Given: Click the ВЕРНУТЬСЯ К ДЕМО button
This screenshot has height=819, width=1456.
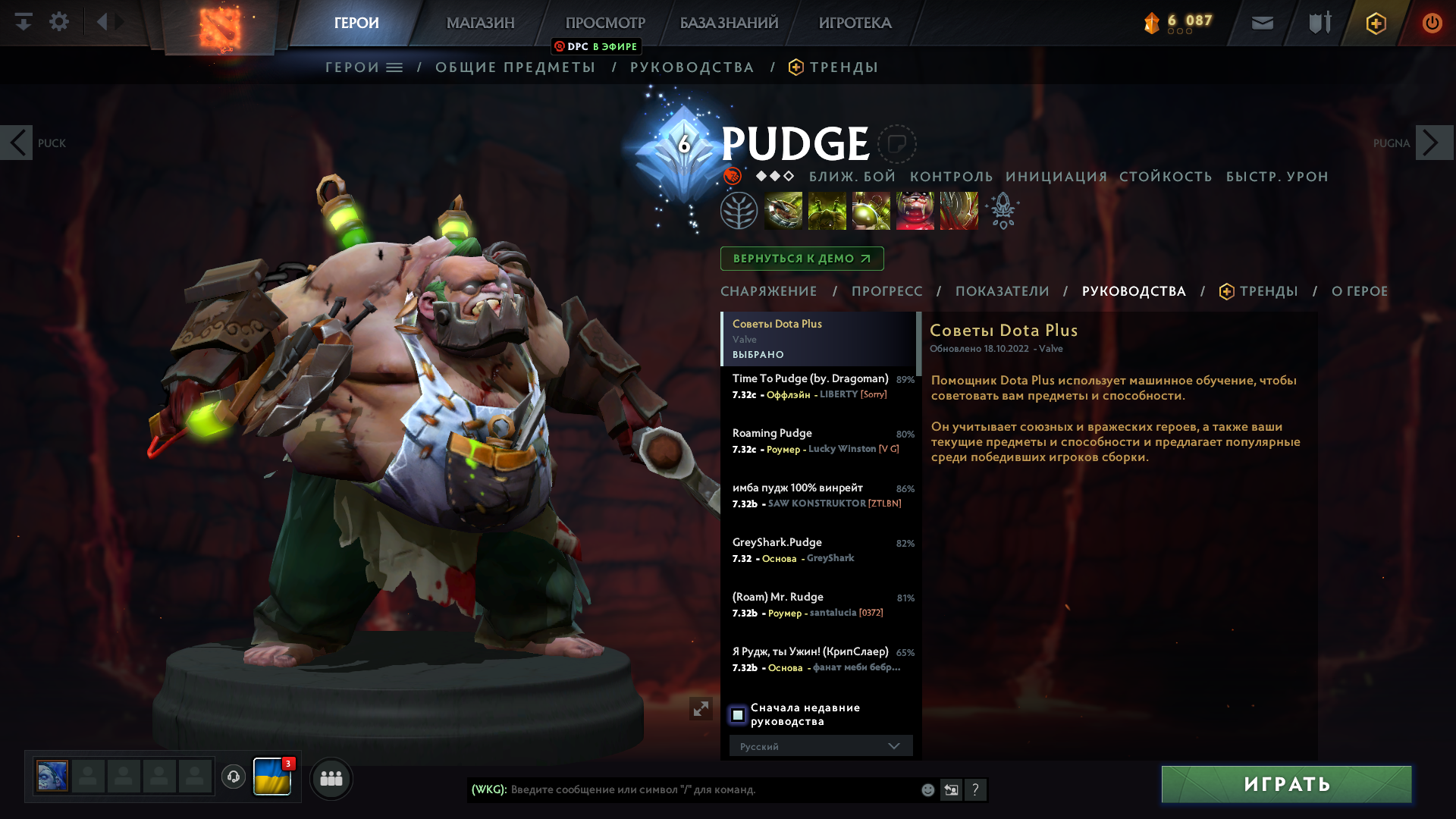Looking at the screenshot, I should click(x=802, y=259).
